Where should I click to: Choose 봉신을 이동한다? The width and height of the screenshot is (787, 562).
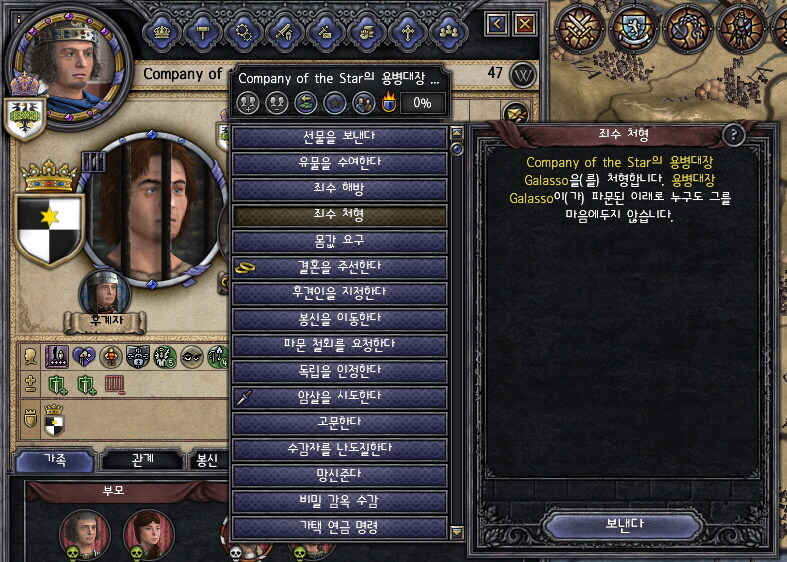(x=339, y=319)
